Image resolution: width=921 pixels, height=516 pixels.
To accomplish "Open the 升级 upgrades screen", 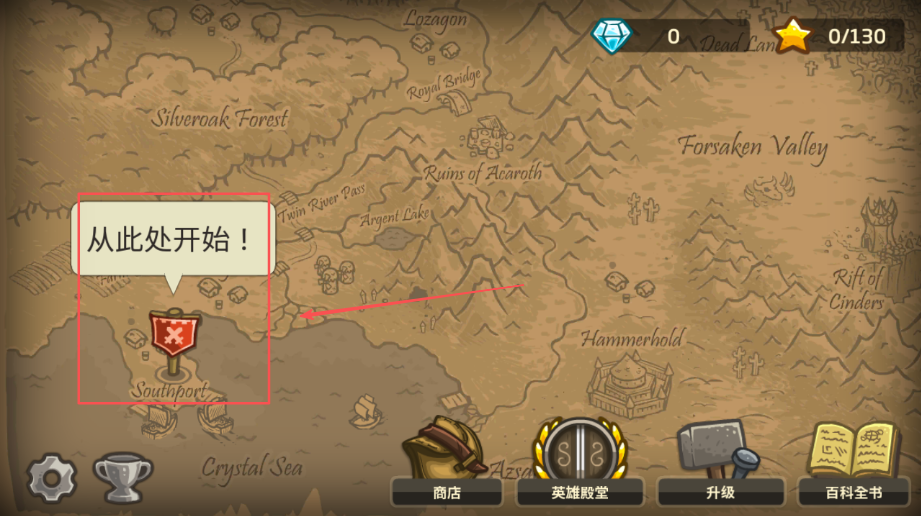I will 719,465.
